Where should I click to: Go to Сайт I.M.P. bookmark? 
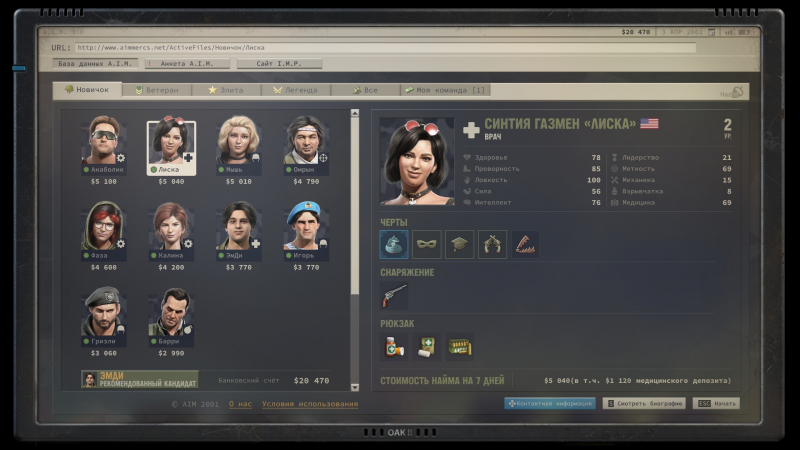(x=279, y=63)
